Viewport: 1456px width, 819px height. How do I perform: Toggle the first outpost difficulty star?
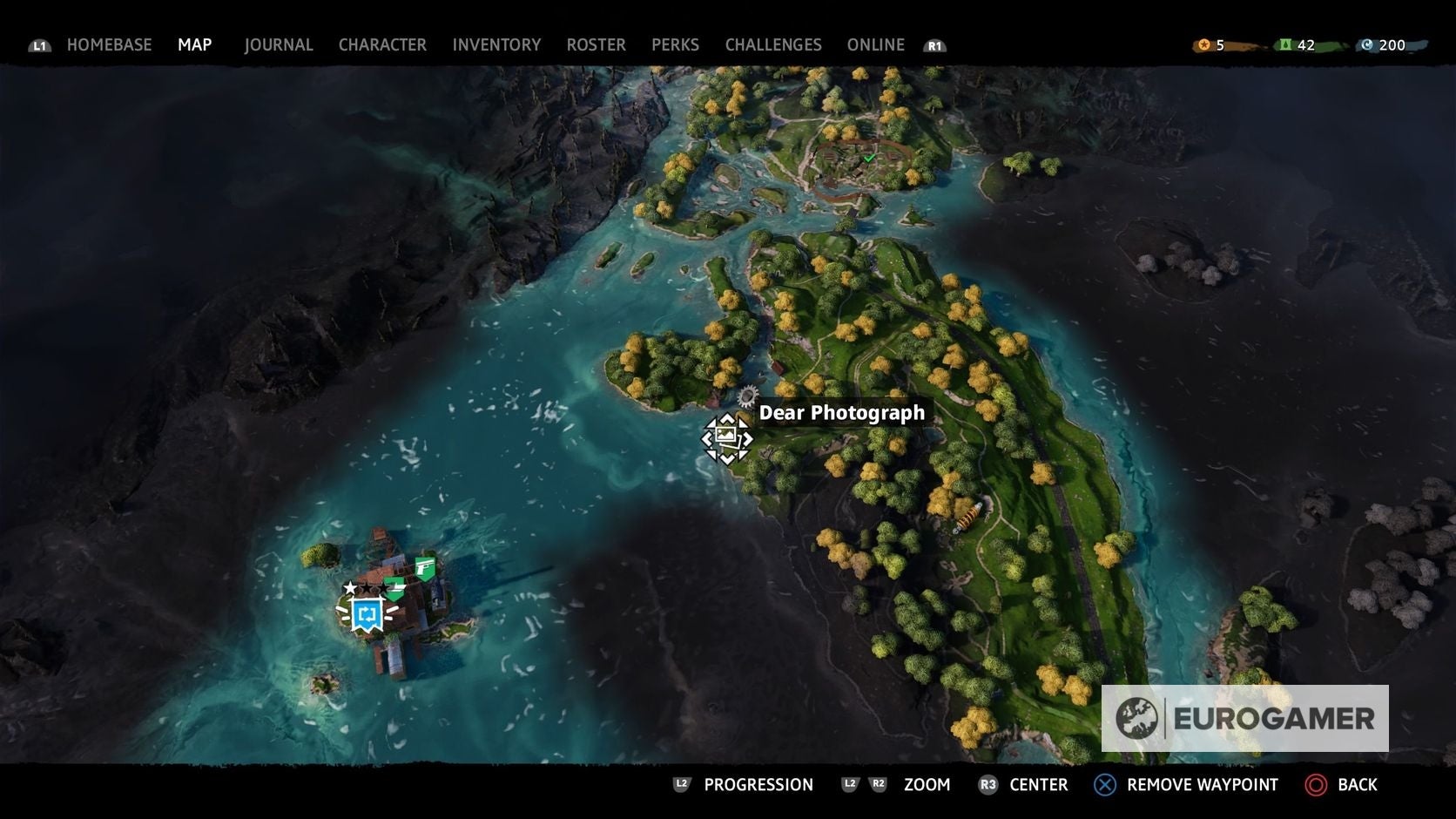(x=349, y=588)
